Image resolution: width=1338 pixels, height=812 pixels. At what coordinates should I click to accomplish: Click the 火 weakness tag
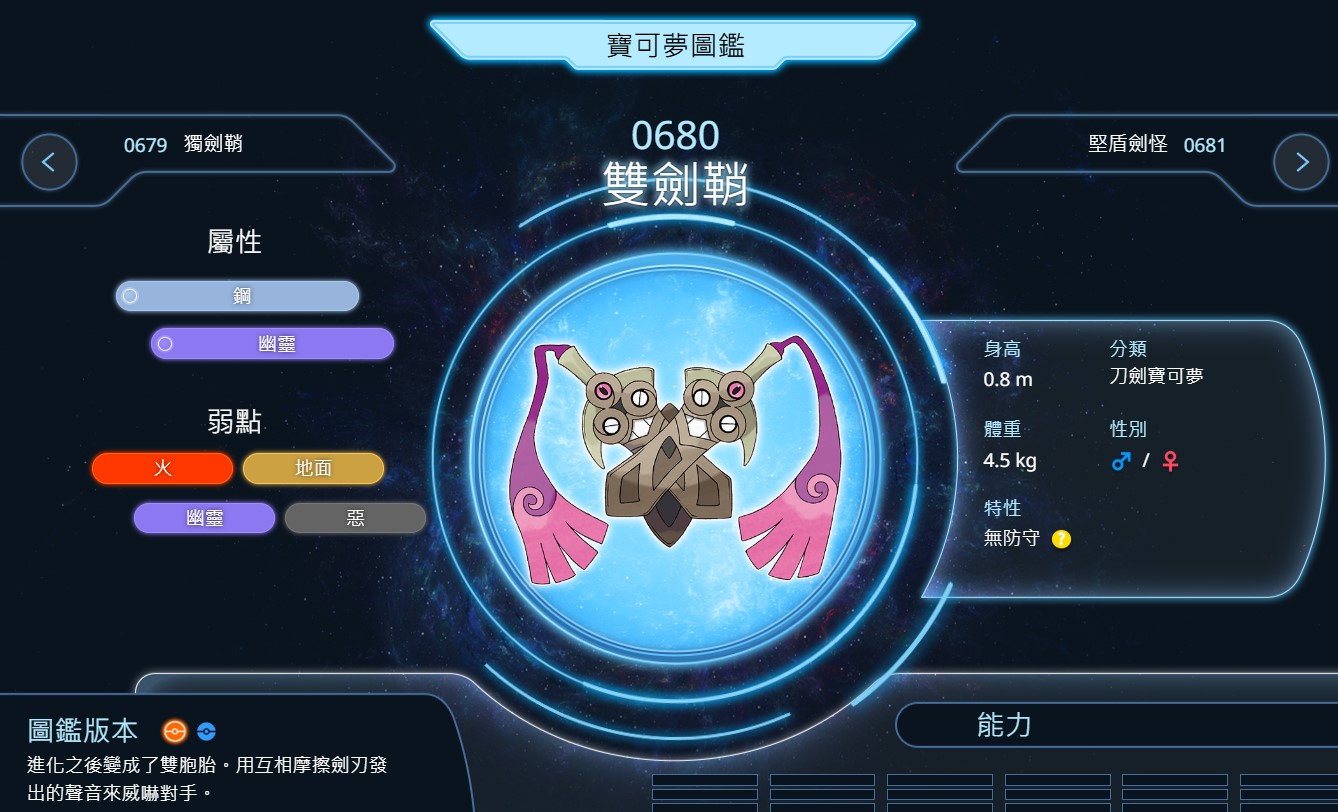click(x=162, y=468)
